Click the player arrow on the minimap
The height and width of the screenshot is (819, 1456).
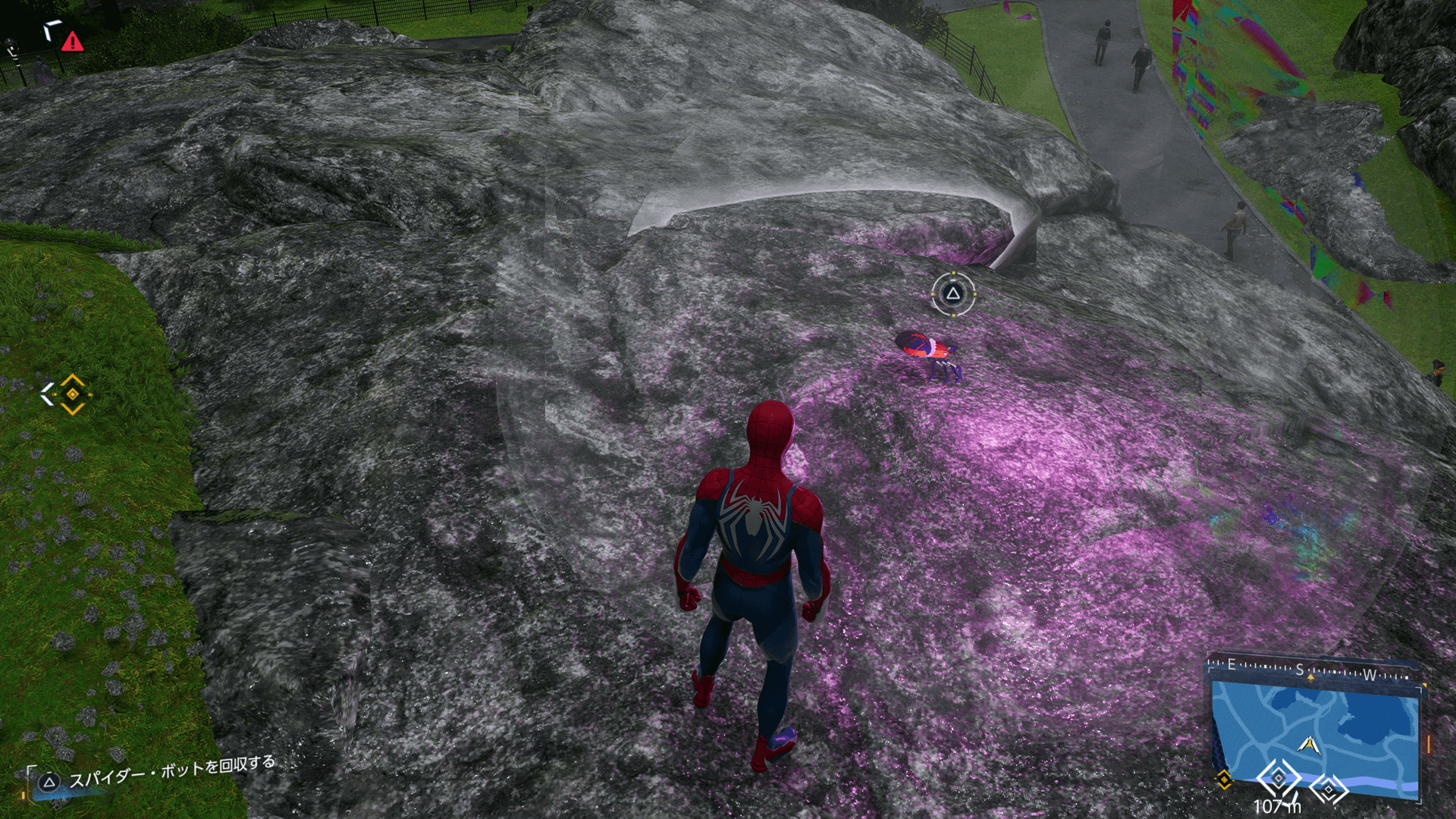tap(1308, 745)
